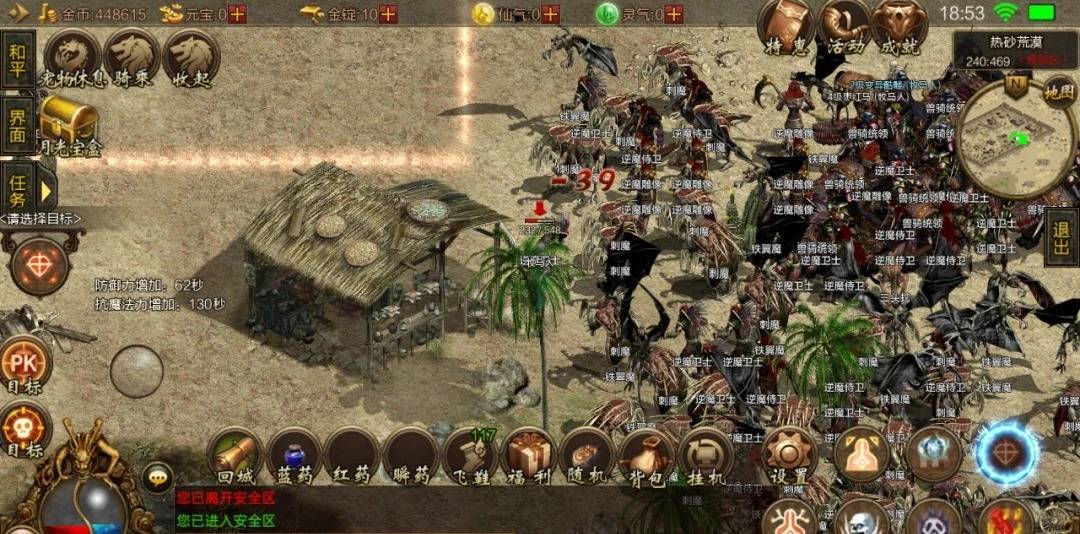Tap the 宠物休息 pet rest icon

pyautogui.click(x=73, y=58)
